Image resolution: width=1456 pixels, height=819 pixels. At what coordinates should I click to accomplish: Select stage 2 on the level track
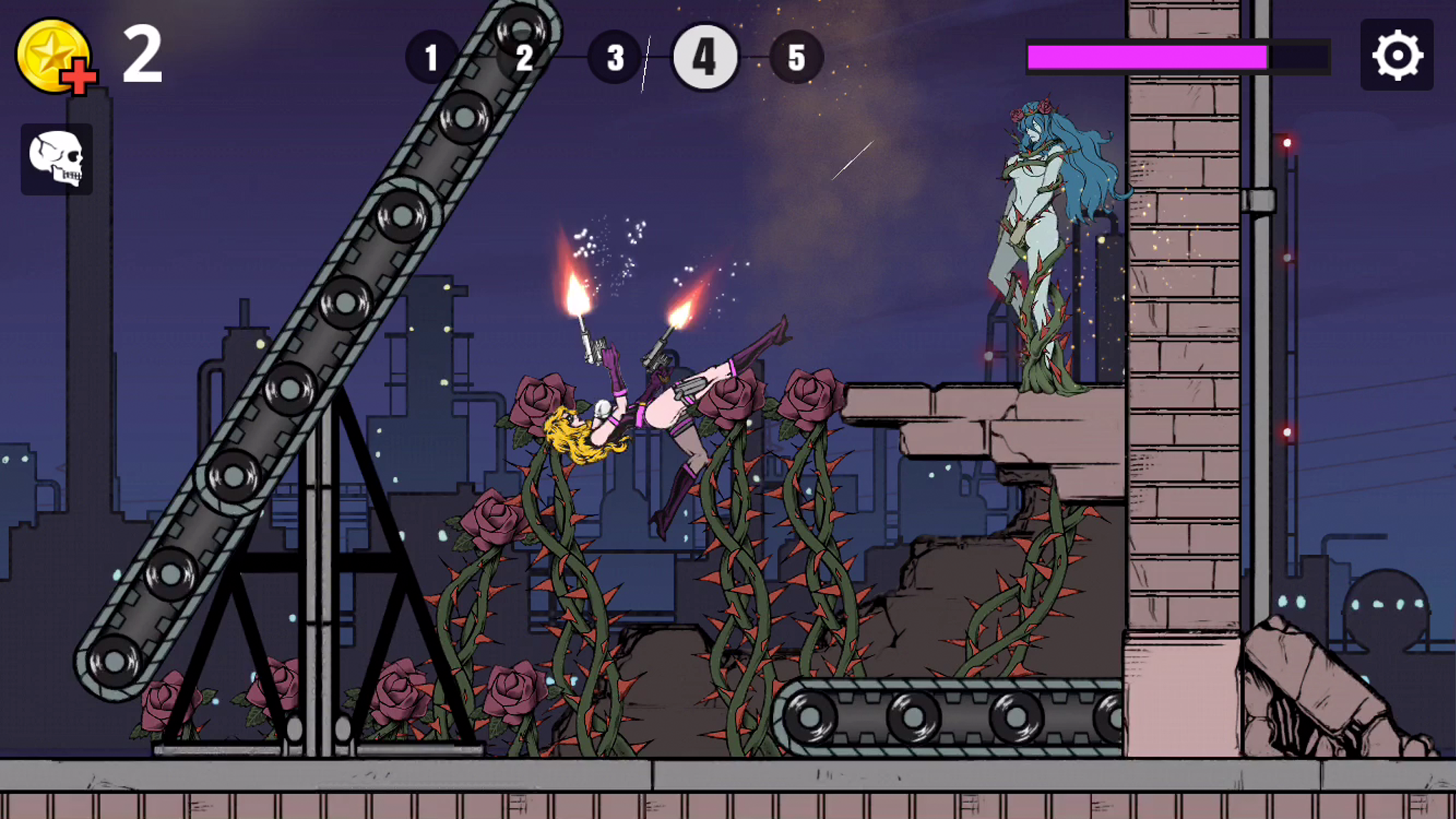(x=524, y=59)
